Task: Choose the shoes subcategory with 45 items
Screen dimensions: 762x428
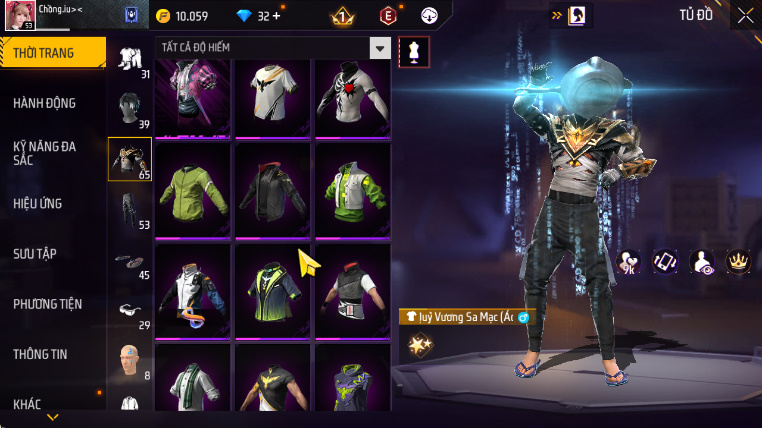Action: (x=128, y=260)
